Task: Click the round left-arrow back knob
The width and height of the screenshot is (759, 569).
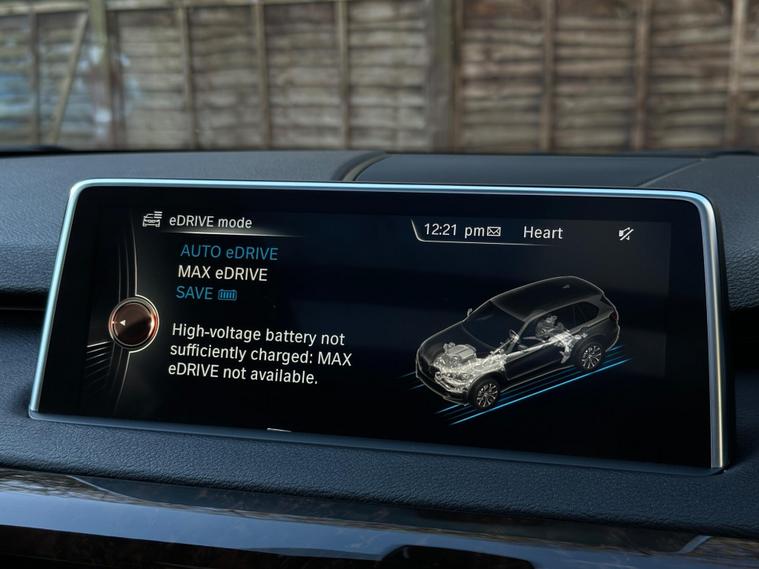Action: point(134,323)
